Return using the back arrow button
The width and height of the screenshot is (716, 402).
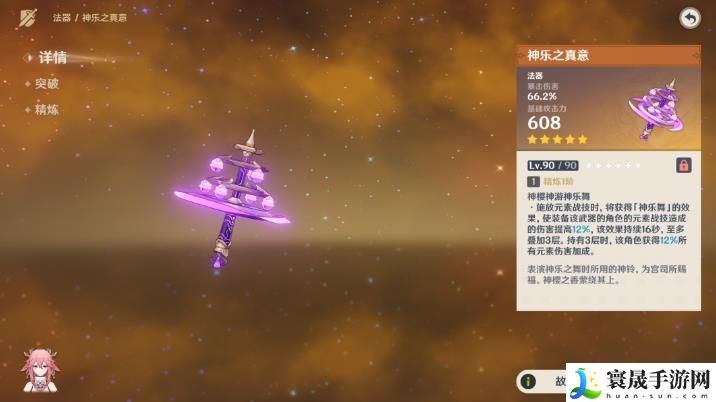click(x=689, y=18)
